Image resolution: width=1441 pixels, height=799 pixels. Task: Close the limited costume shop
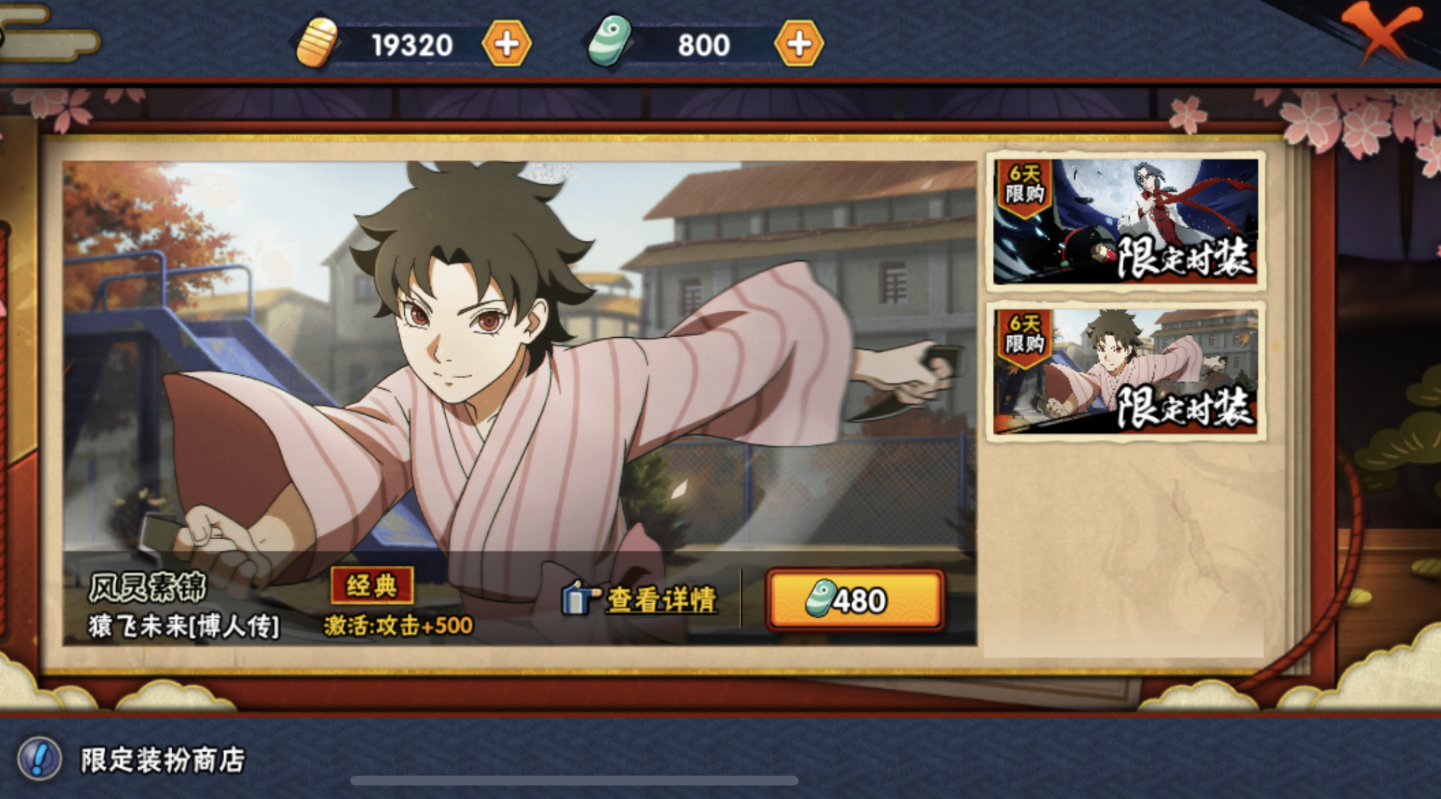[x=1381, y=32]
